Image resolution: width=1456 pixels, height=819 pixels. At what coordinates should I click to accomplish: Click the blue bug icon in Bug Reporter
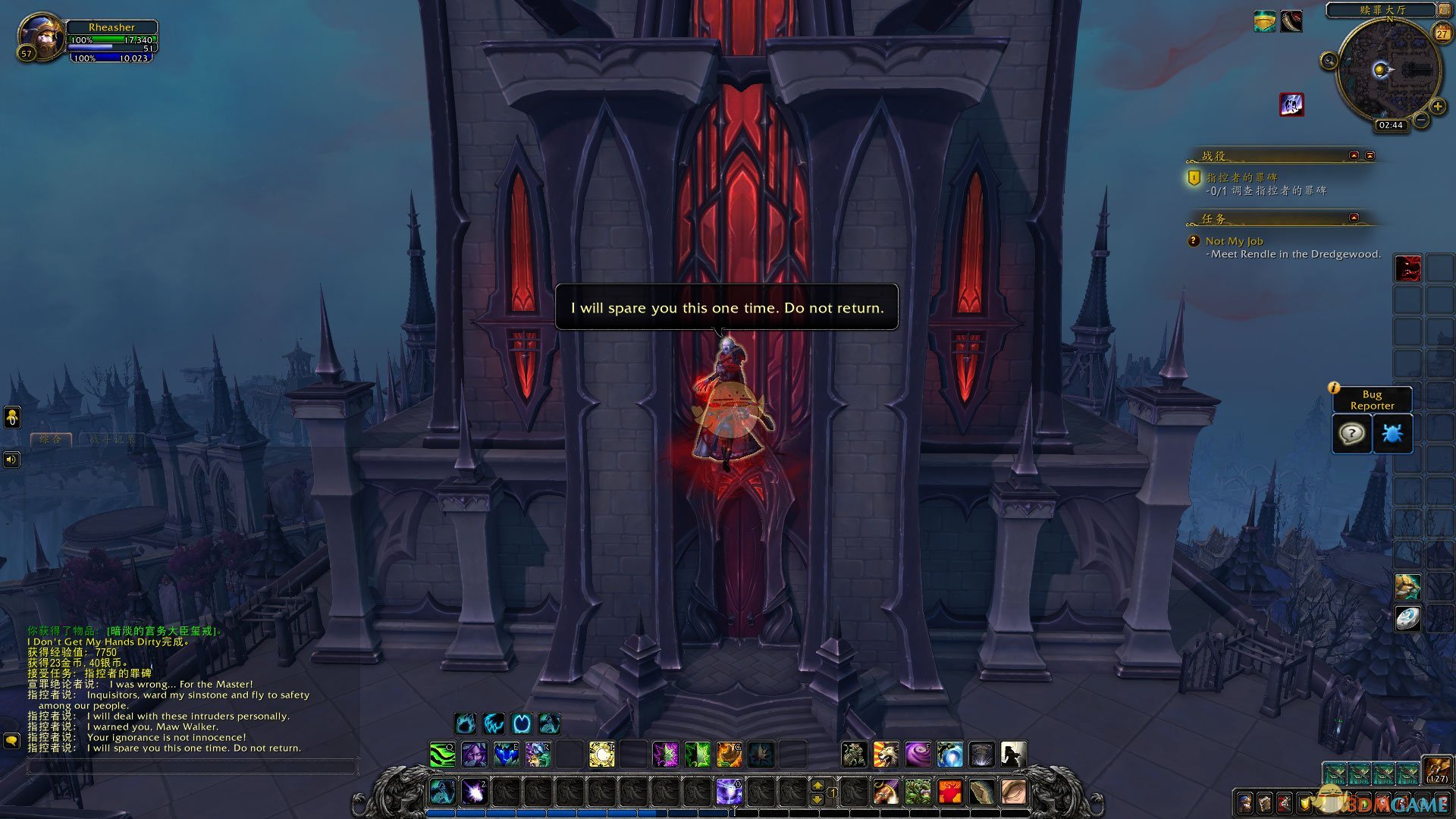tap(1392, 434)
